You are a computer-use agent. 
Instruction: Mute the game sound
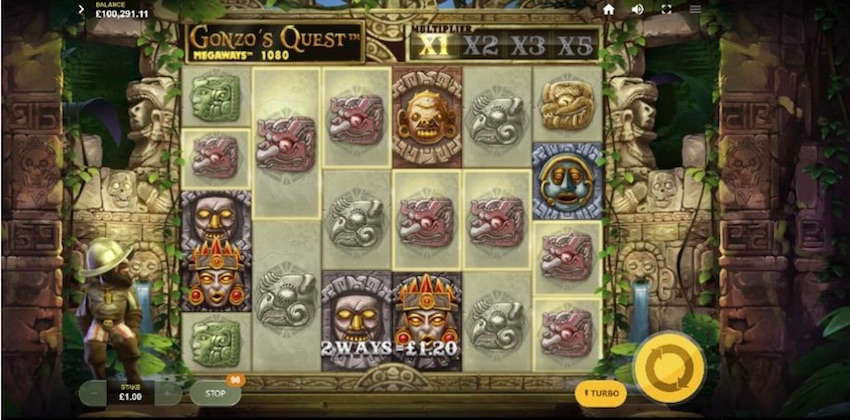pos(637,9)
